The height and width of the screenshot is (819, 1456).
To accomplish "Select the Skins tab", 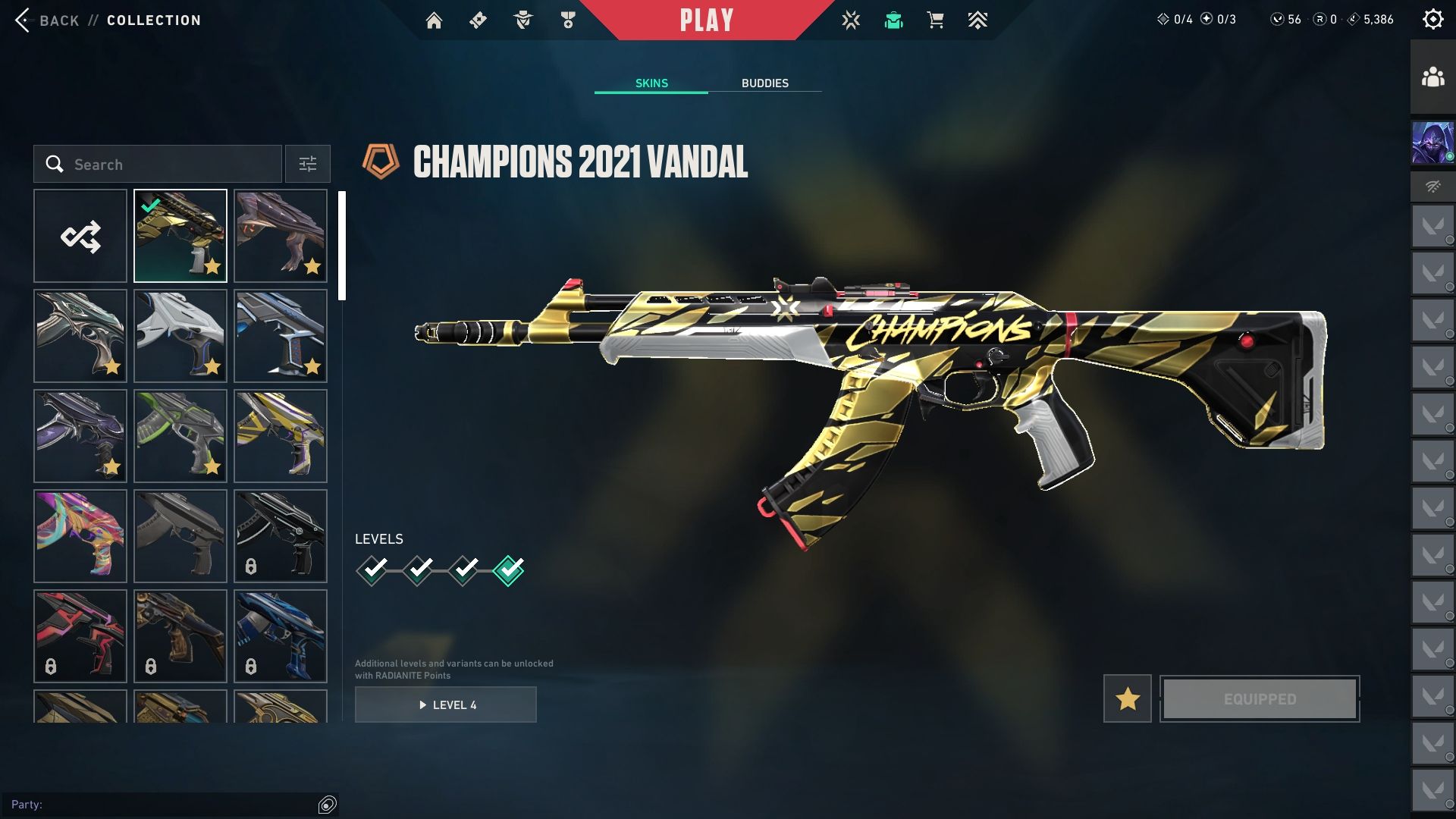I will coord(651,83).
